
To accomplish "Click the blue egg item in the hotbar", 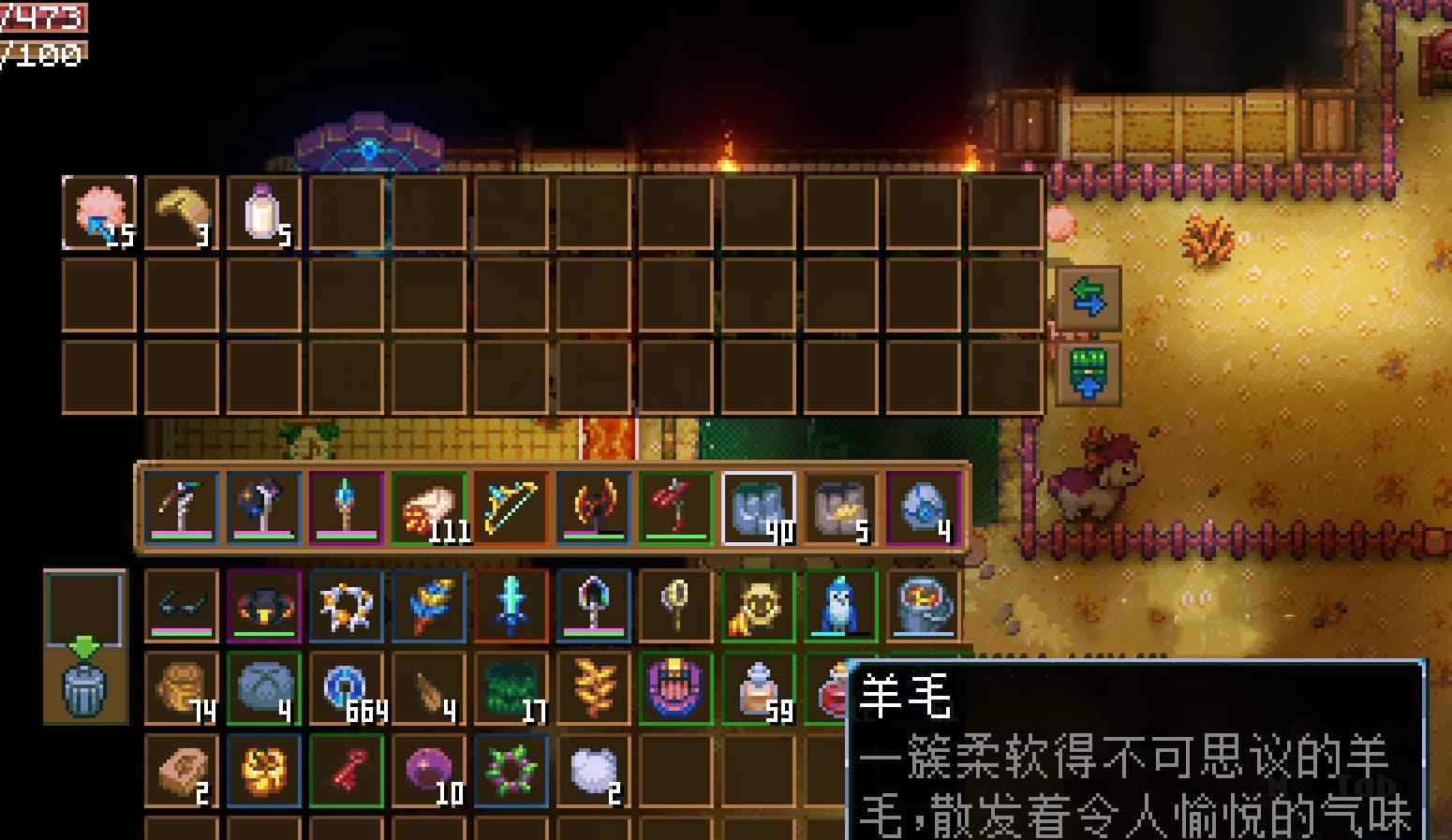I will [x=922, y=506].
